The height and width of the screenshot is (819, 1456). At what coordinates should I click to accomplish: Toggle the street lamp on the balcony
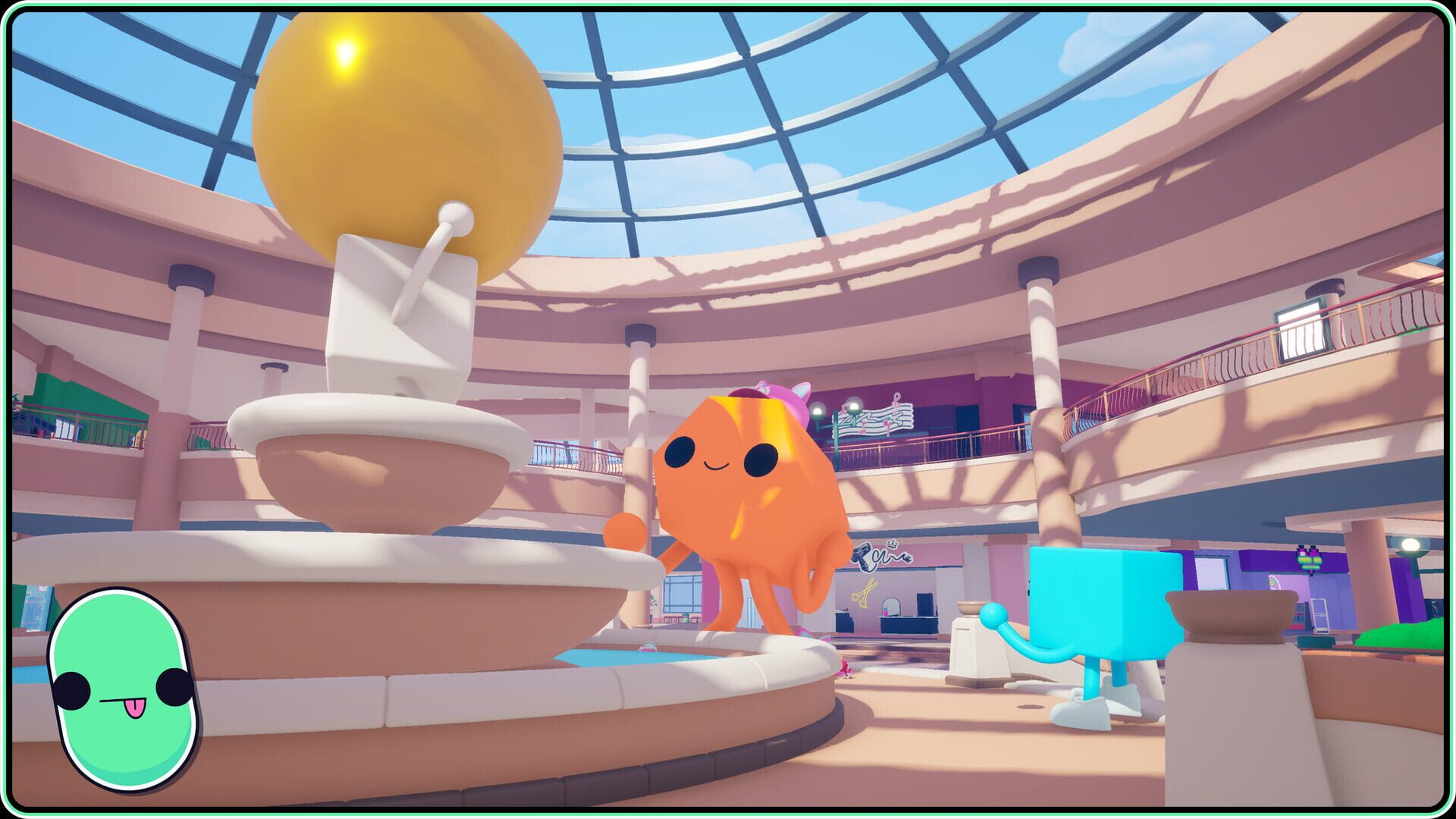click(x=853, y=407)
